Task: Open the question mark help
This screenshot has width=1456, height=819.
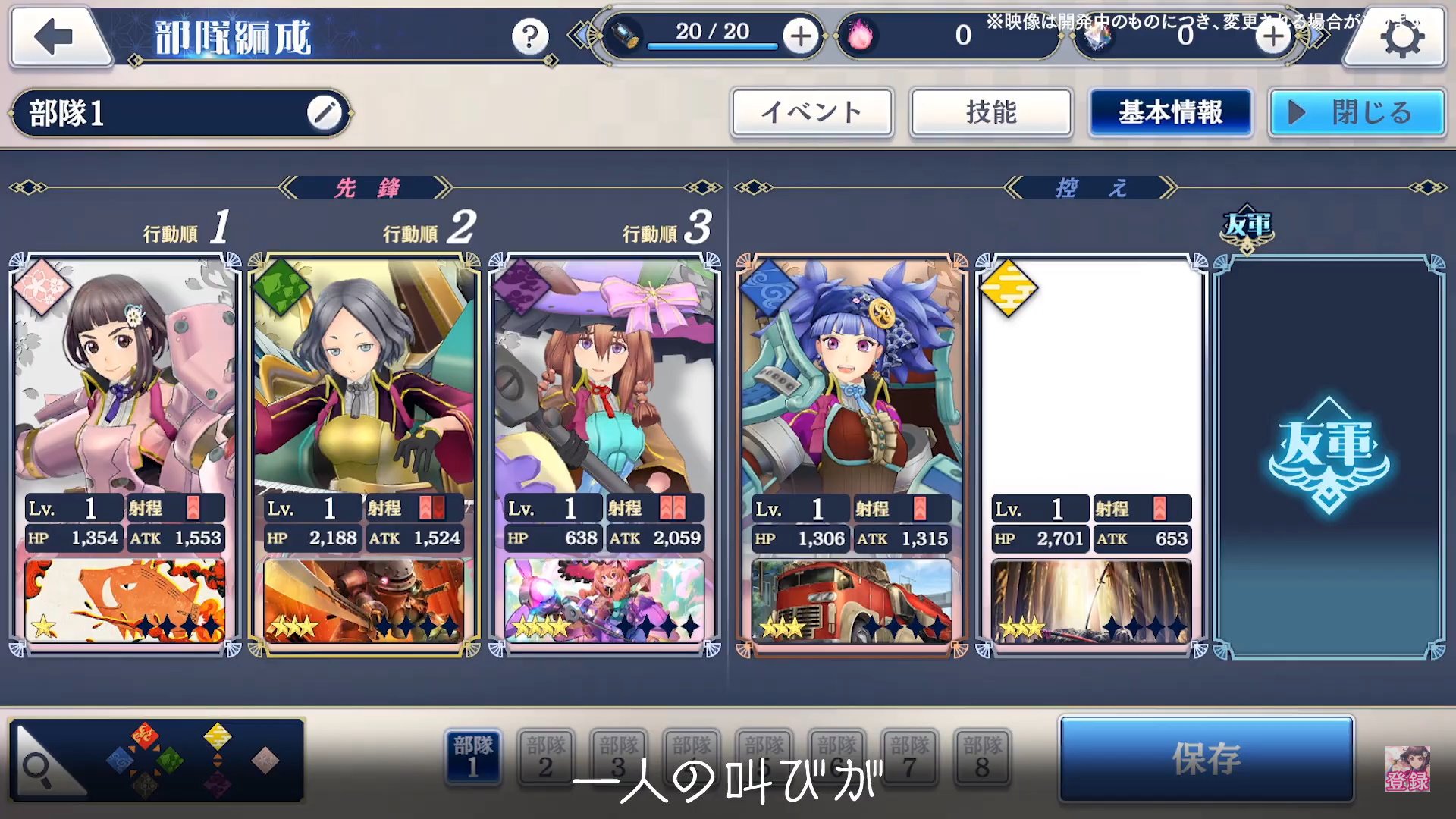Action: coord(529,36)
